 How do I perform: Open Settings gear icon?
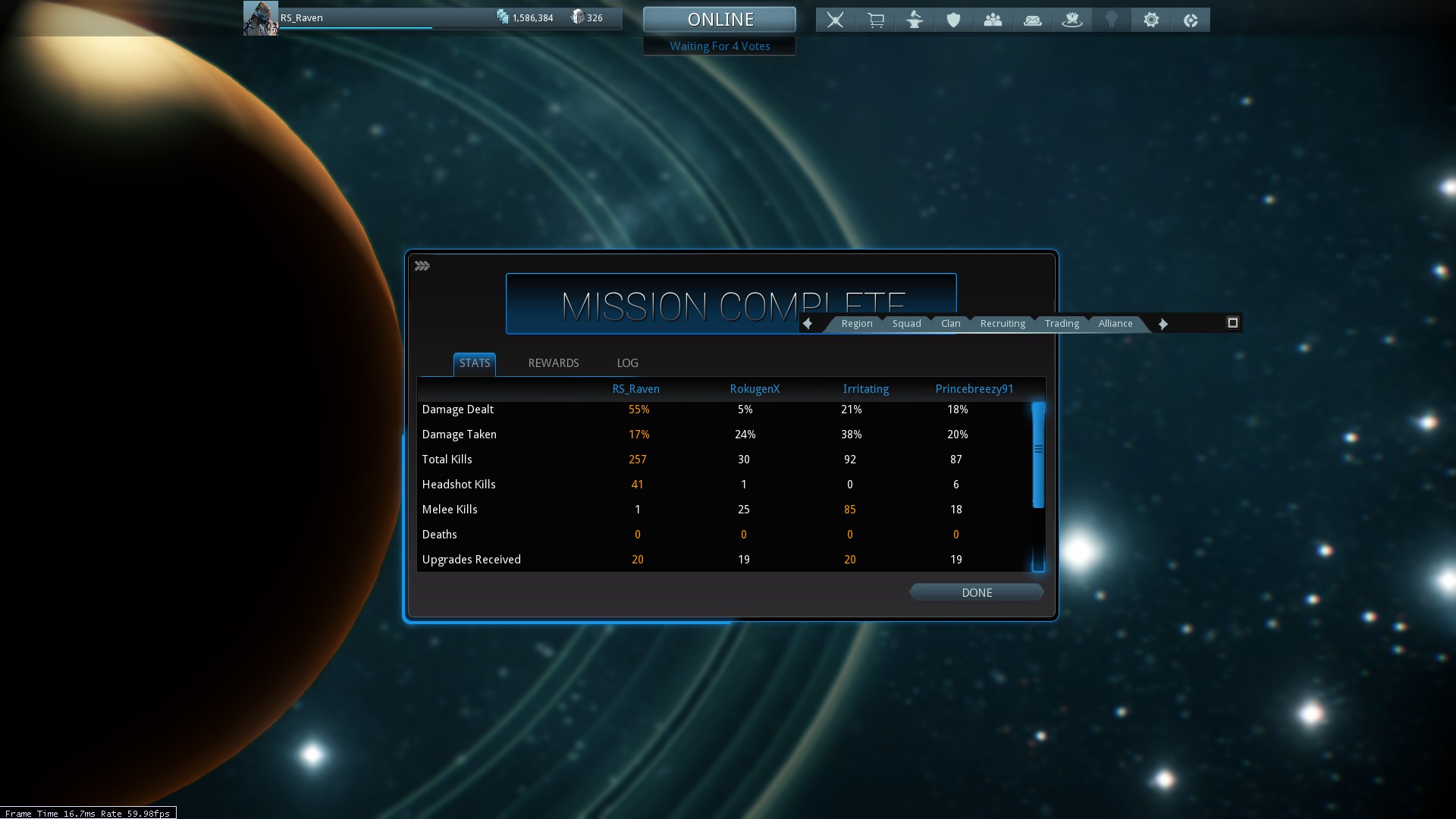1150,20
